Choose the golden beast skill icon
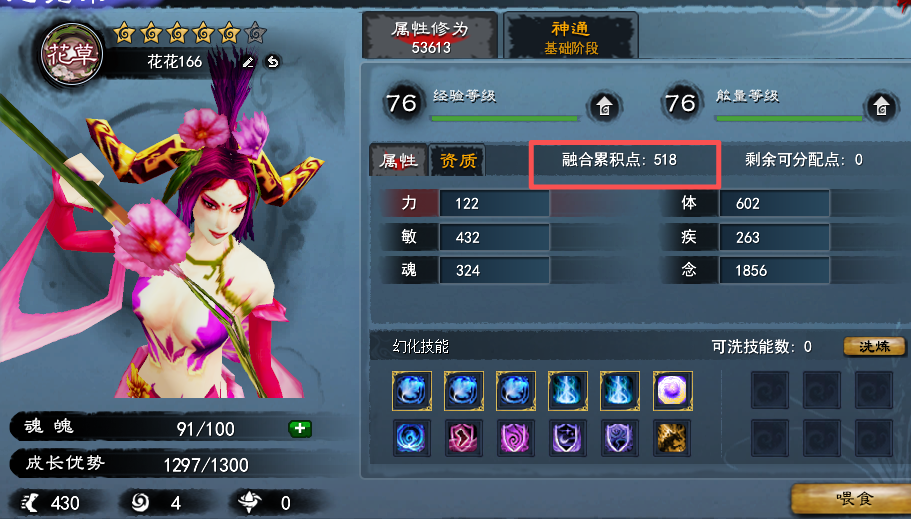Viewport: 911px width, 519px height. click(x=672, y=438)
